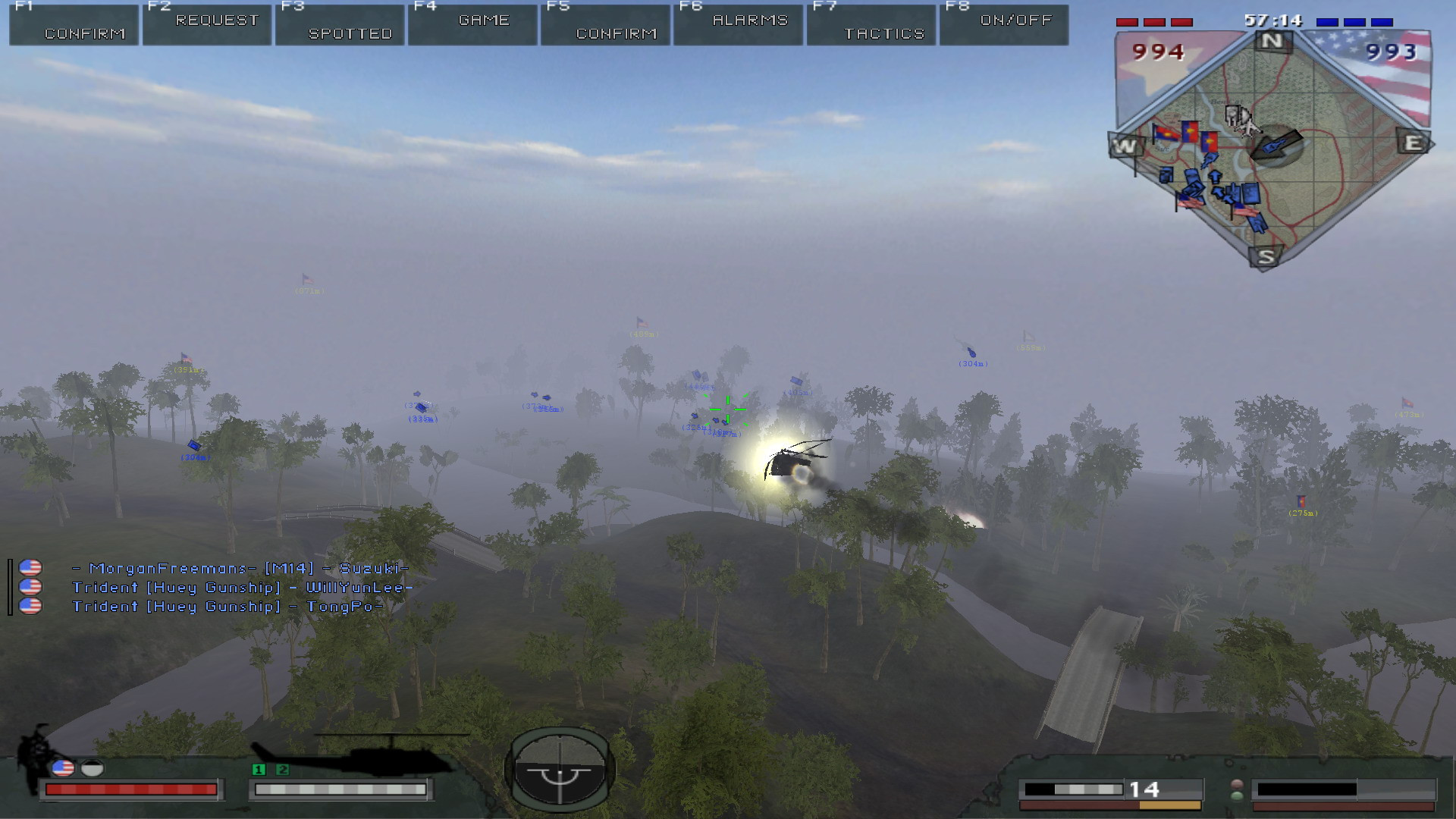The image size is (1456, 819).
Task: Open the F2 REQUEST radio menu
Action: point(207,24)
